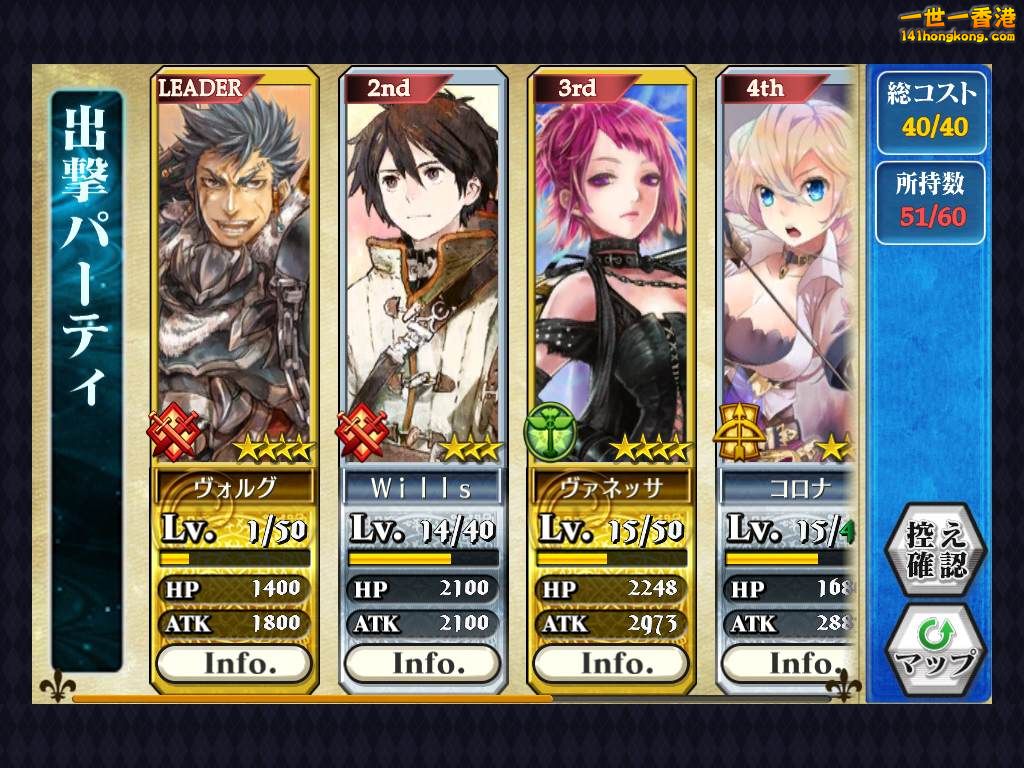This screenshot has width=1024, height=768.
Task: Open the 控え確認 reserve check button
Action: pos(936,550)
